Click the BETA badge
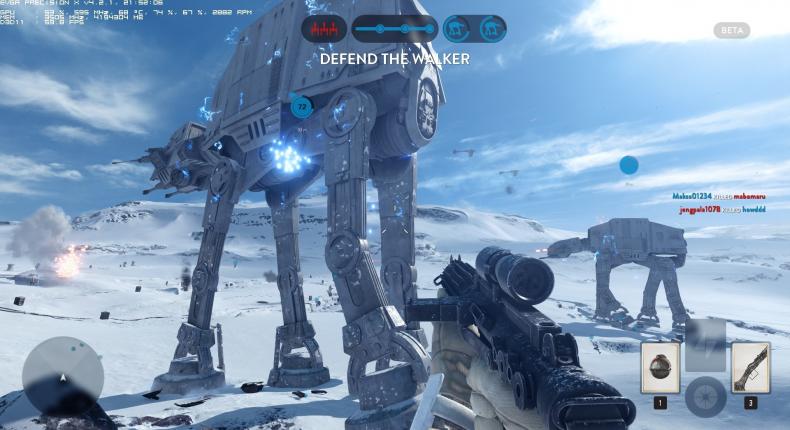This screenshot has width=790, height=430. 731,31
